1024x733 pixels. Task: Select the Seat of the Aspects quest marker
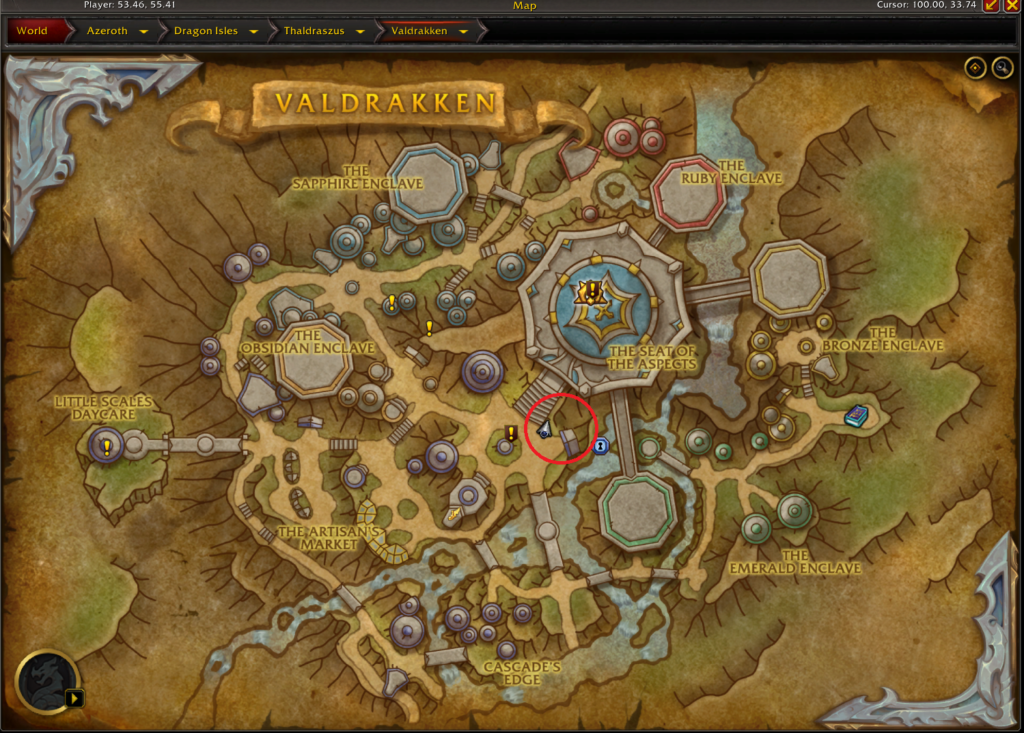(x=591, y=291)
